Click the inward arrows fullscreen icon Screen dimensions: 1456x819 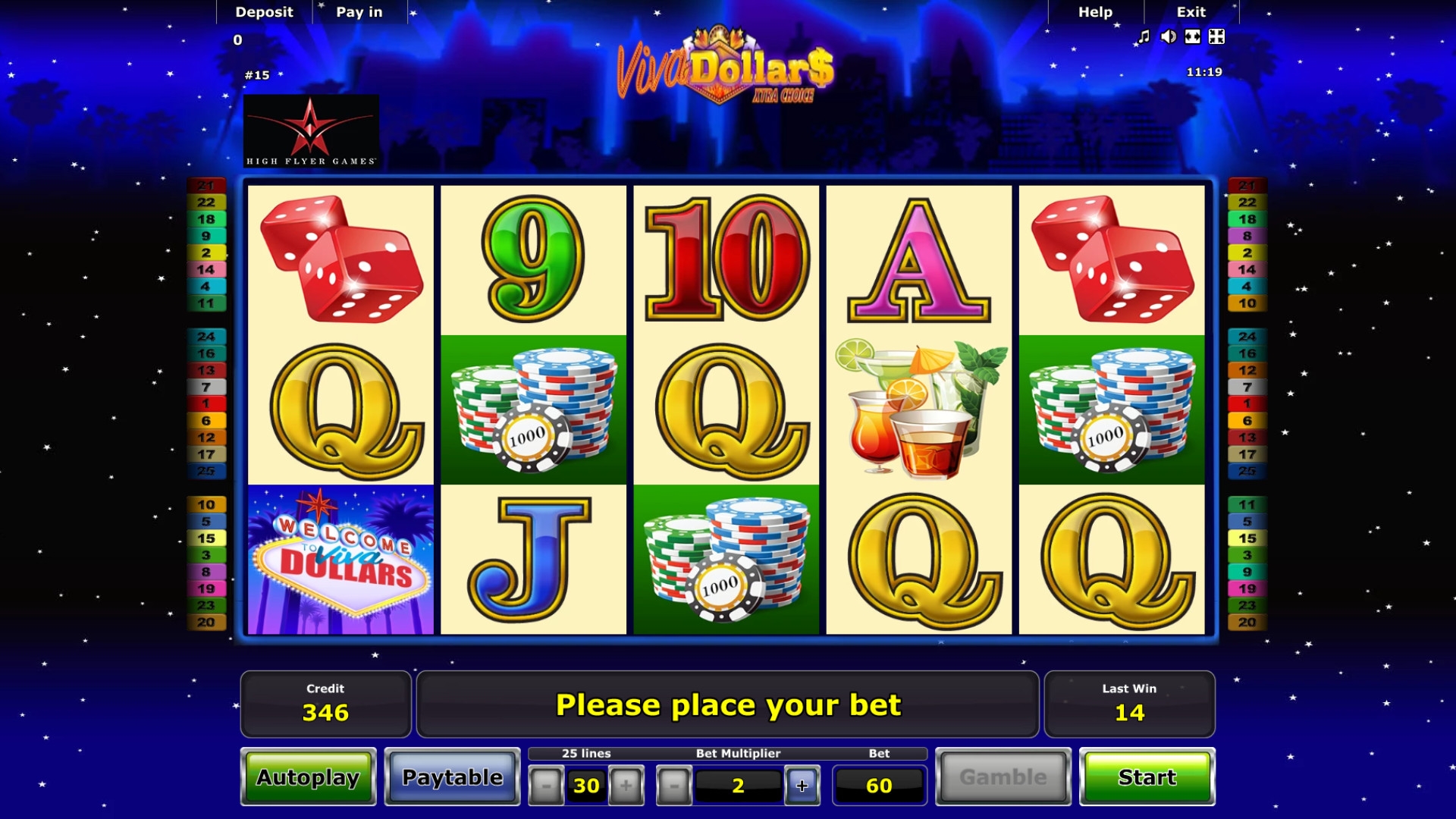pyautogui.click(x=1217, y=36)
